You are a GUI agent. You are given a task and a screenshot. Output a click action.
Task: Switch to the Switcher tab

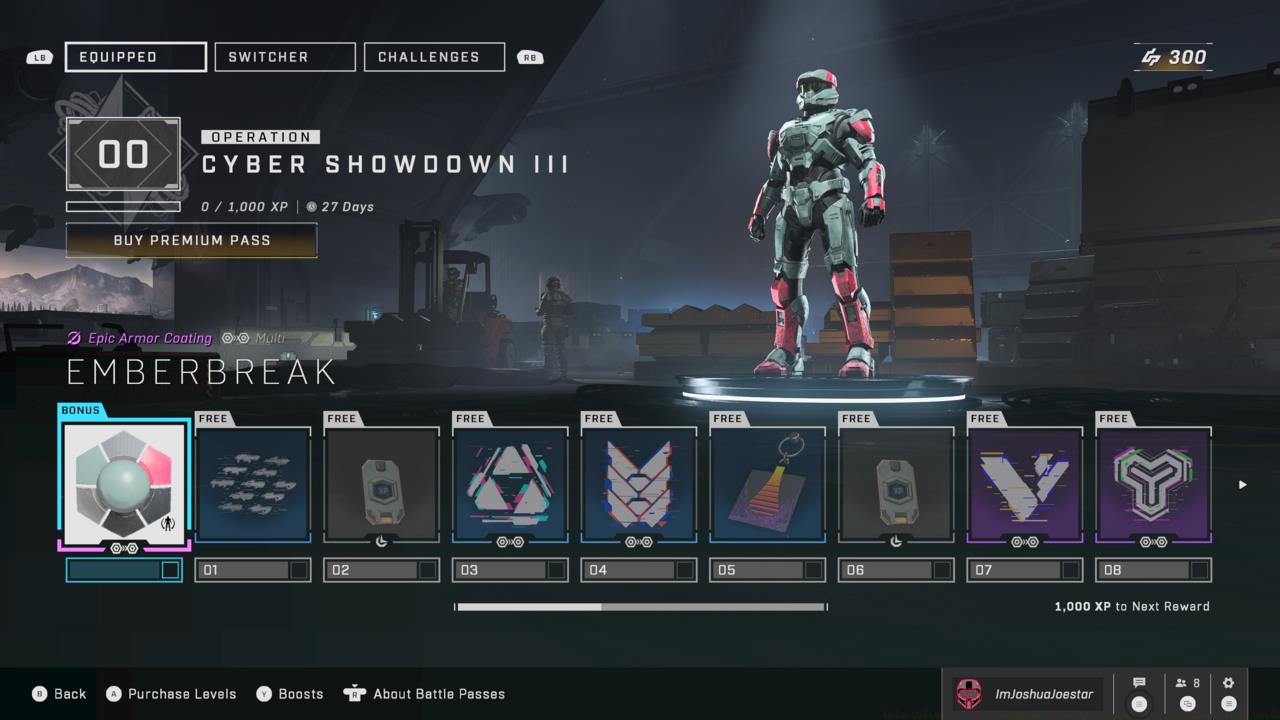click(284, 56)
